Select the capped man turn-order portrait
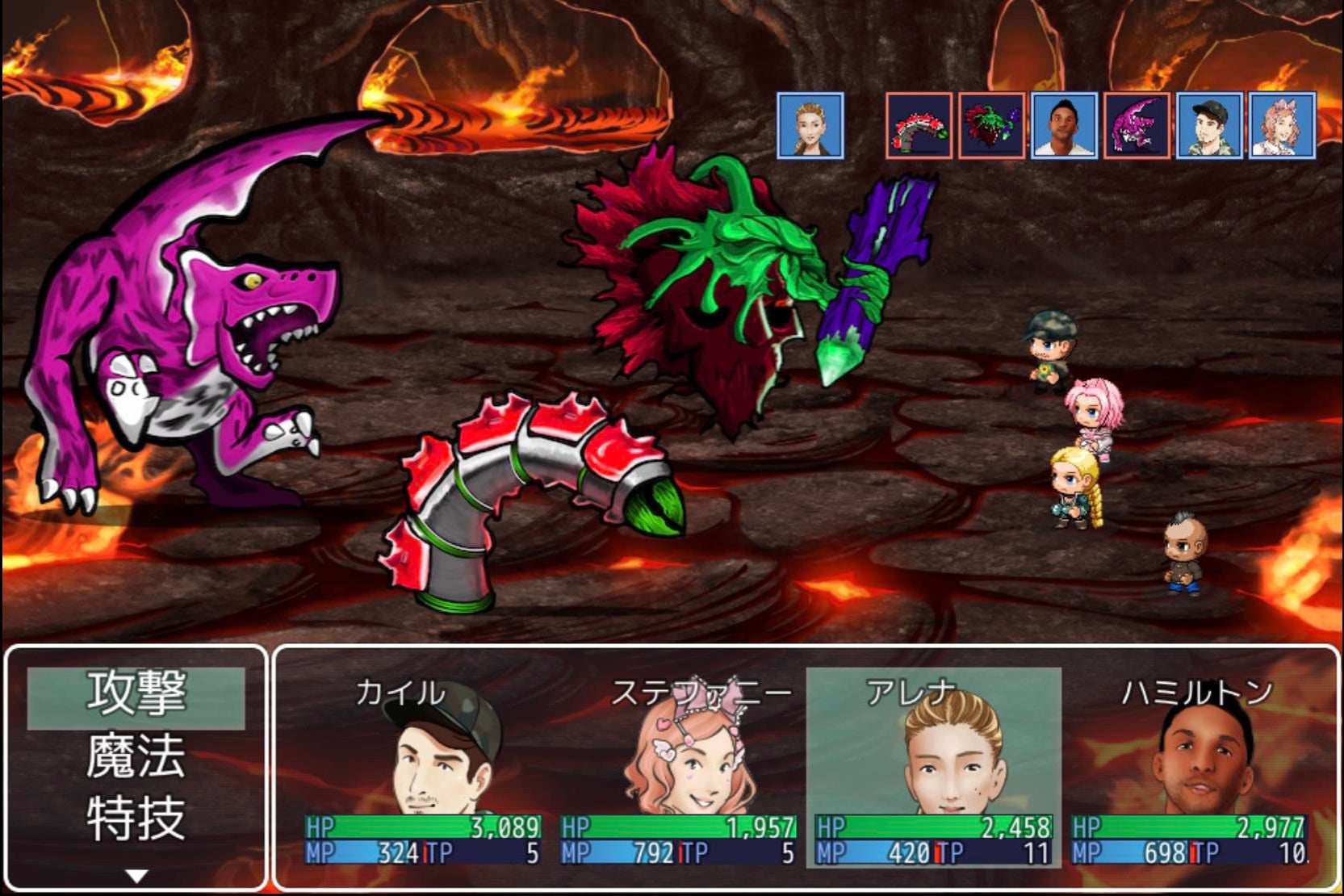The image size is (1344, 896). (1209, 125)
